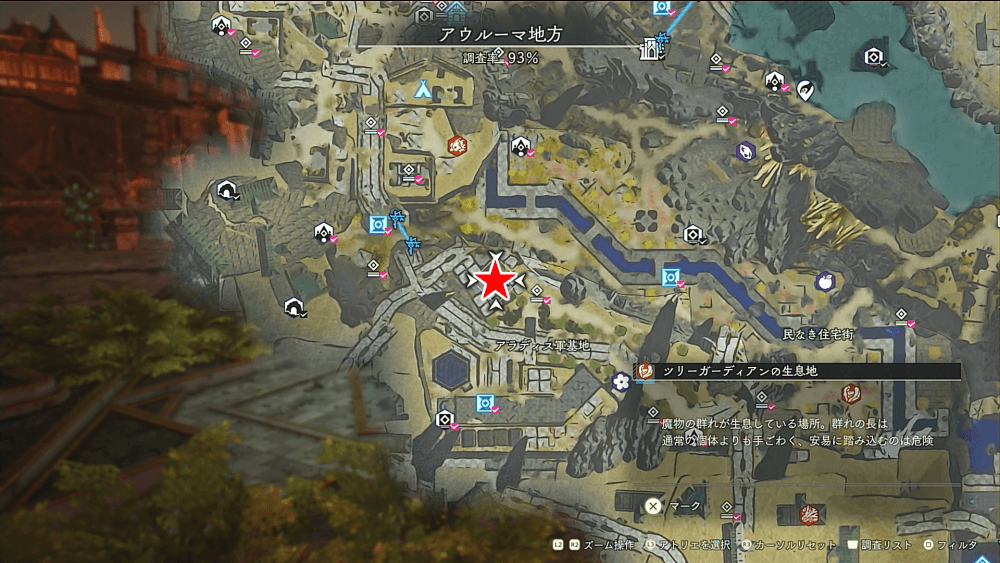This screenshot has width=1000, height=563.
Task: Choose the white tower gate marker
Action: click(654, 45)
